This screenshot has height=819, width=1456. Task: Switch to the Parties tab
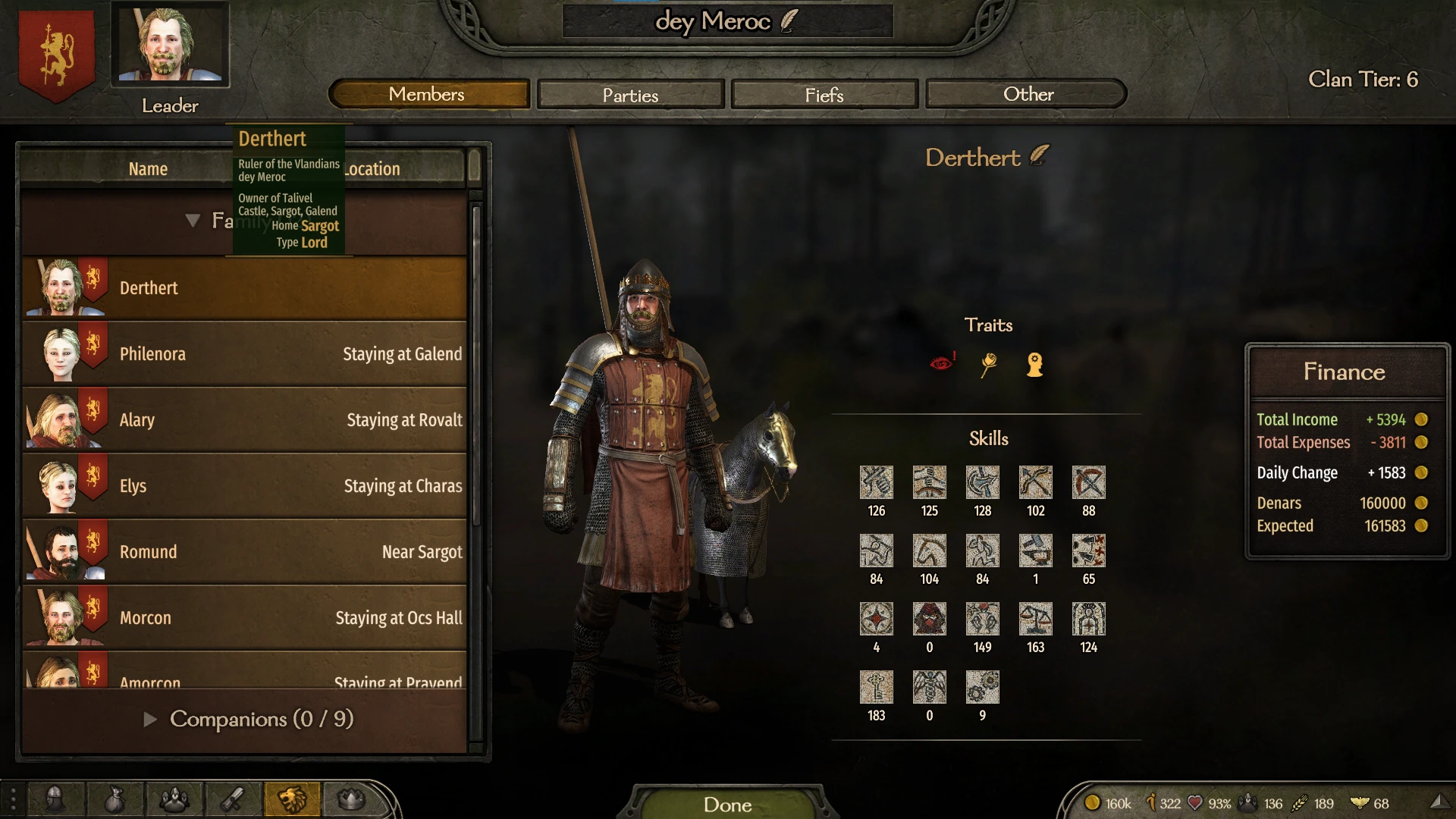[629, 94]
